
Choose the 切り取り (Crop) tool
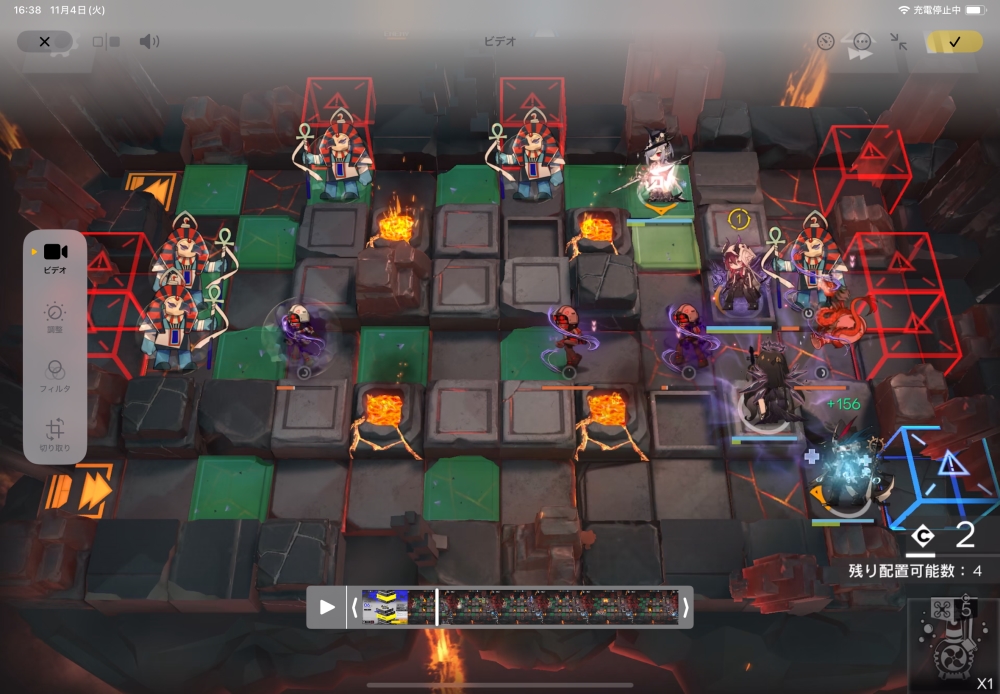(x=55, y=432)
